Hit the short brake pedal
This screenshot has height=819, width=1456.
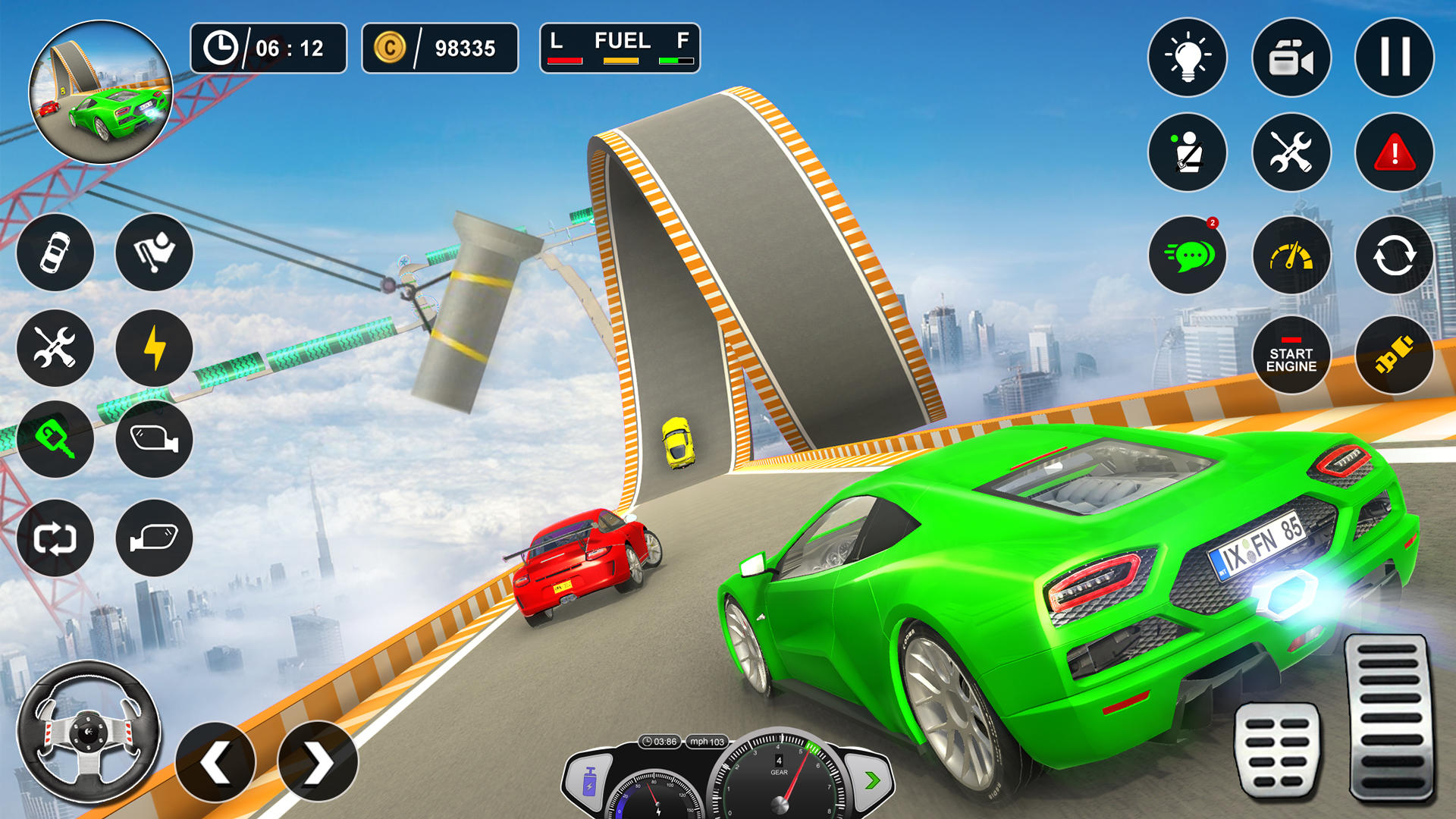click(1278, 751)
